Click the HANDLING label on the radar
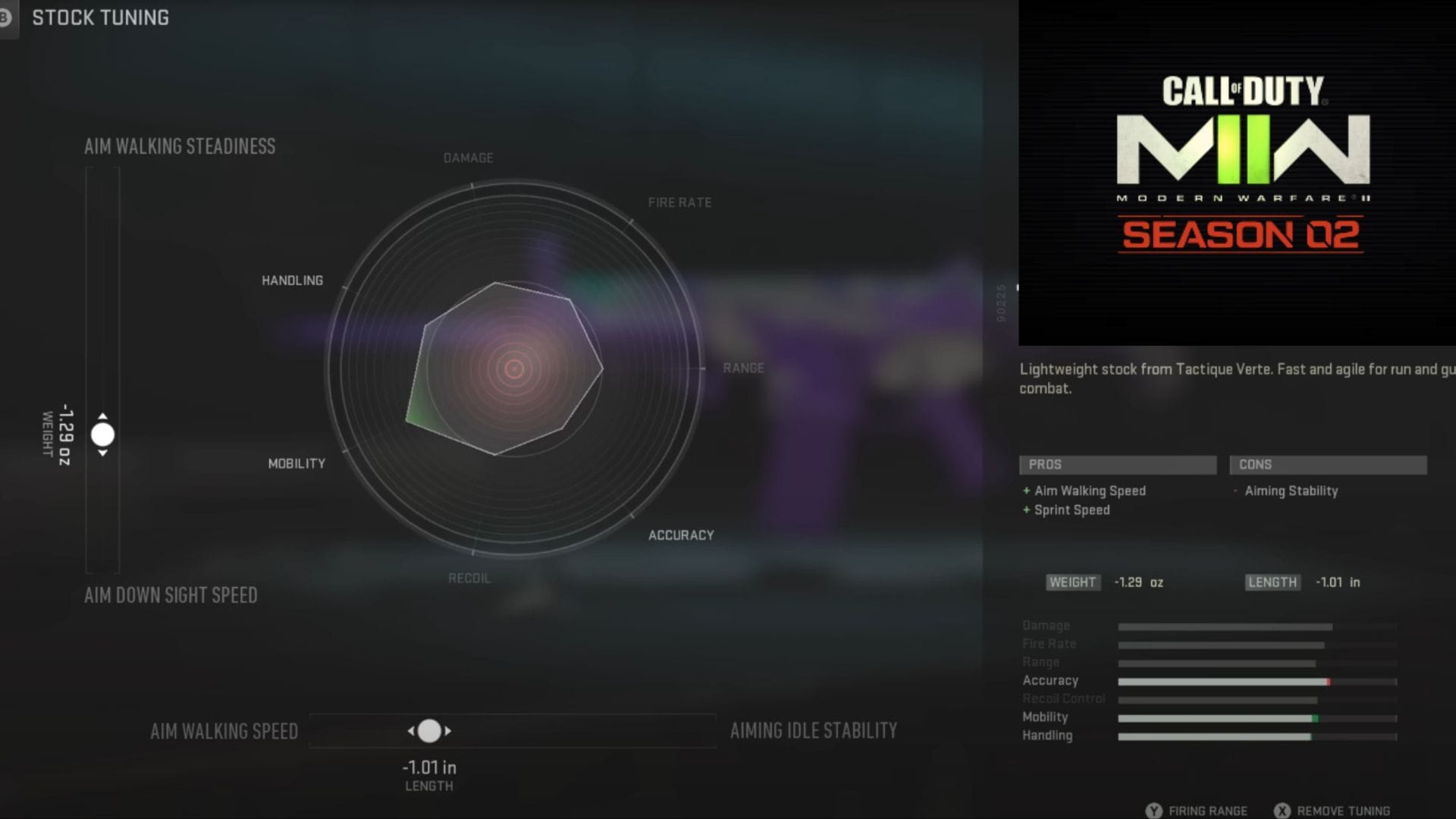Image resolution: width=1456 pixels, height=819 pixels. [293, 279]
